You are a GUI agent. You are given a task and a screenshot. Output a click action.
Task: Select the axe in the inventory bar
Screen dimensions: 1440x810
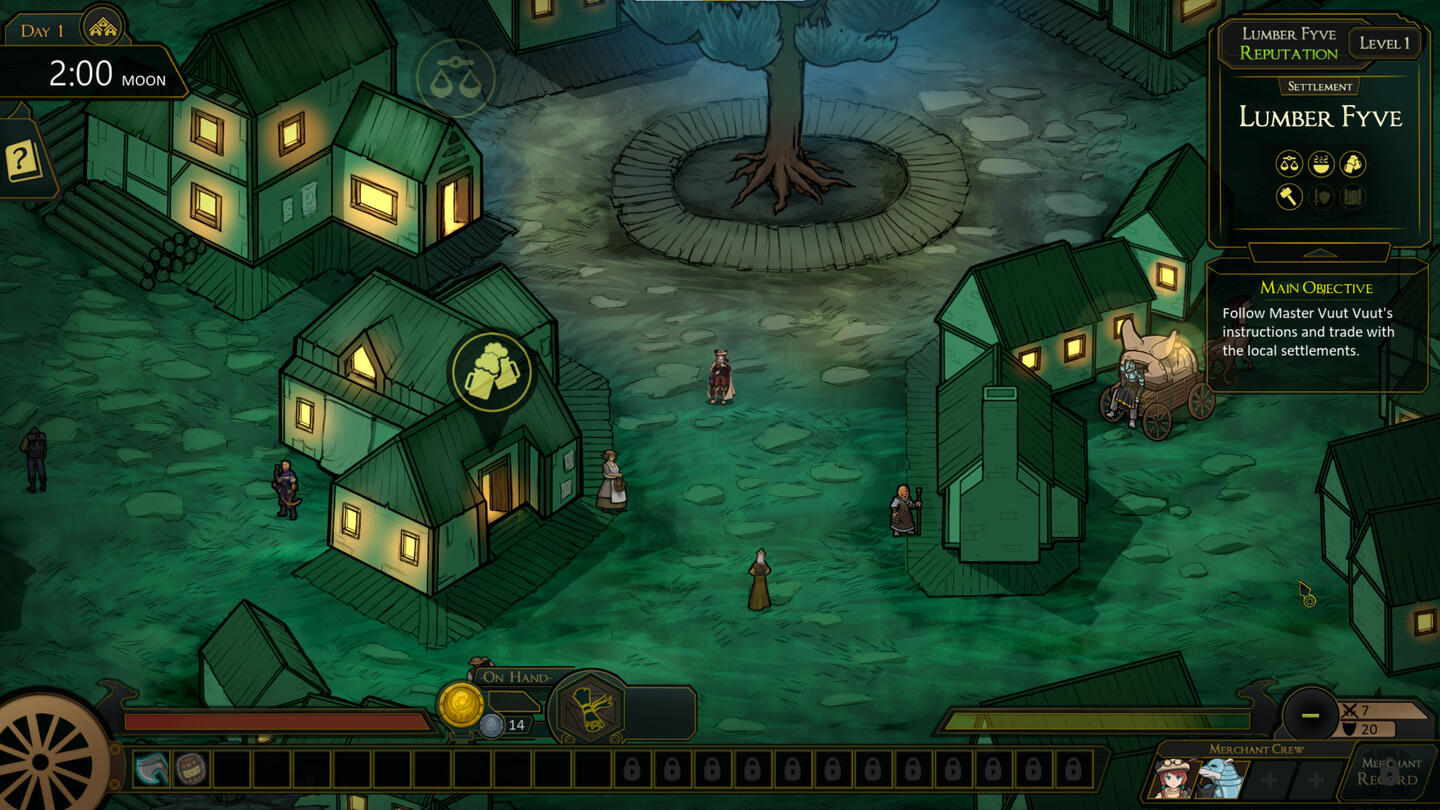(x=152, y=769)
